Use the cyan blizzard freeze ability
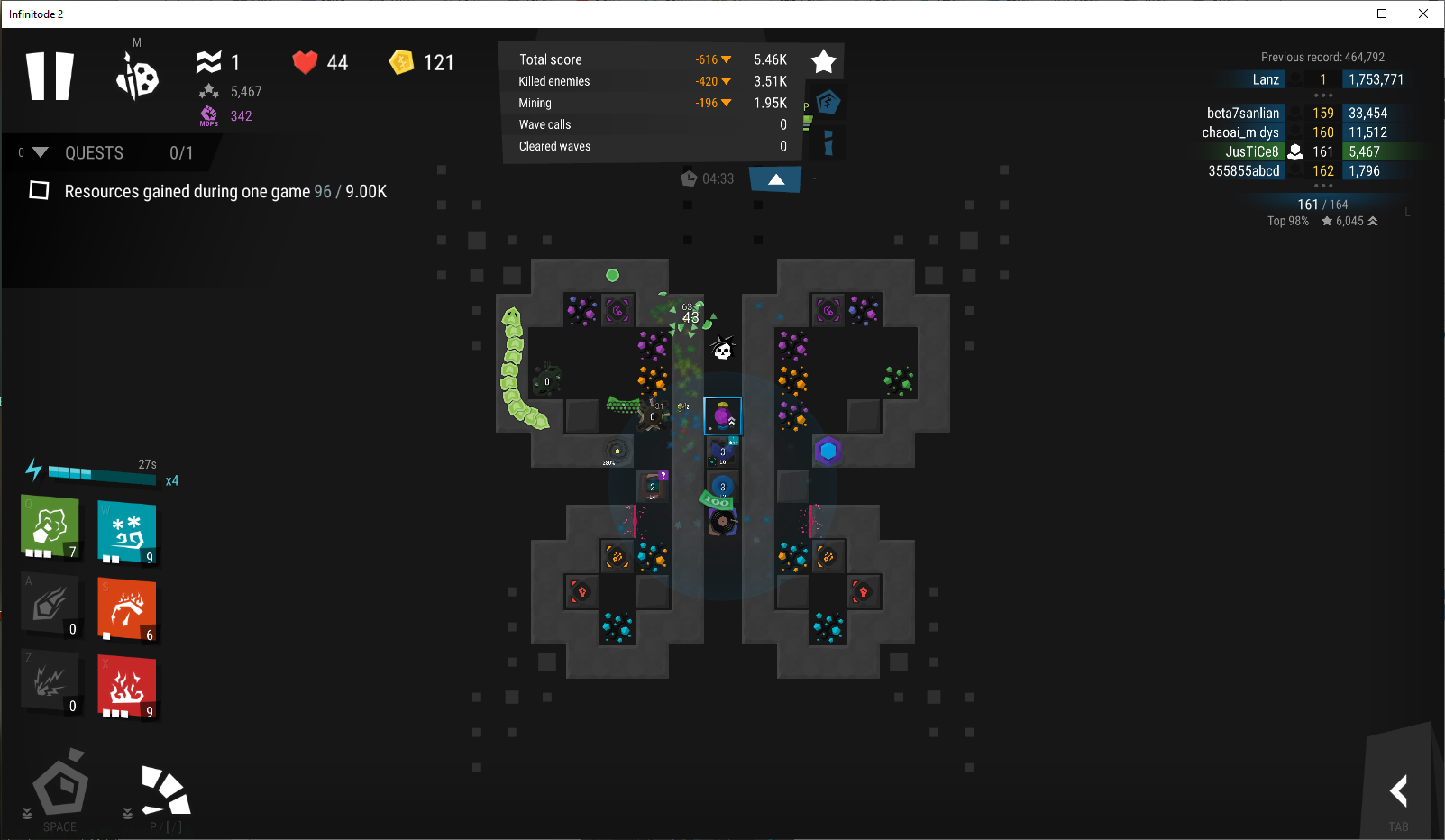Screen dimensions: 1445x840 (x=126, y=531)
